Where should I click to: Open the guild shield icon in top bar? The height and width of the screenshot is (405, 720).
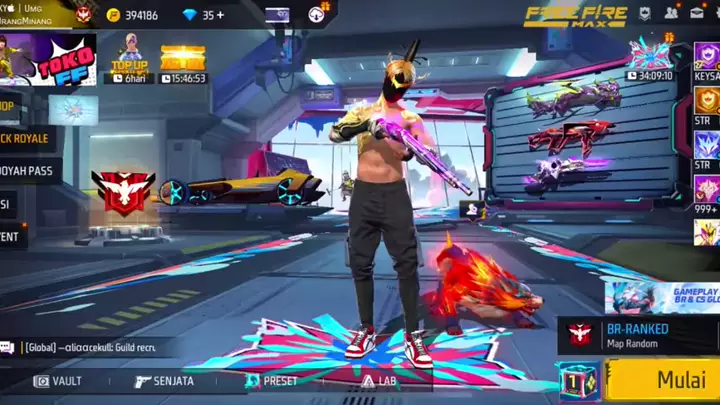(x=645, y=14)
